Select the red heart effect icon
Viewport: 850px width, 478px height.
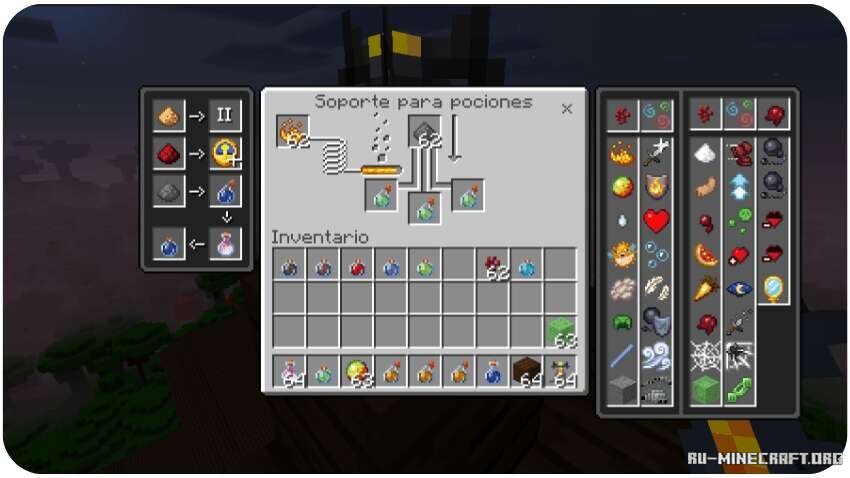click(655, 220)
